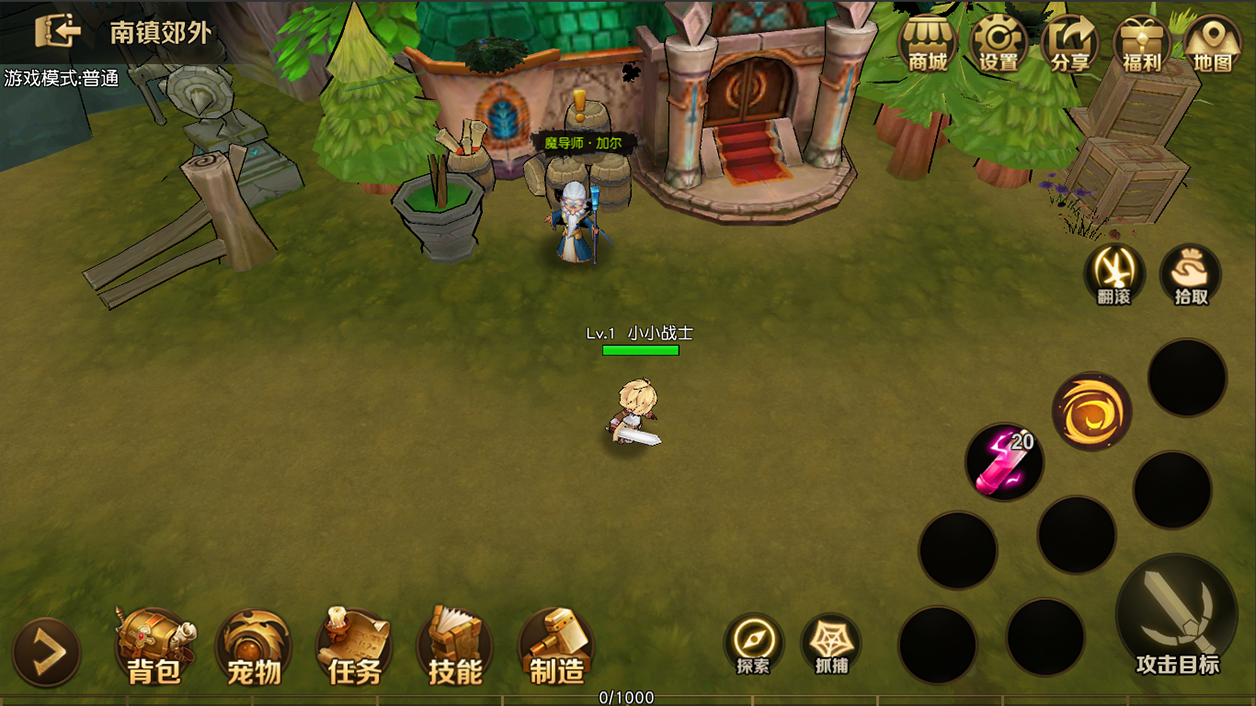Open the 制造 crafting menu
Screen dimensions: 1256x706
tap(556, 647)
